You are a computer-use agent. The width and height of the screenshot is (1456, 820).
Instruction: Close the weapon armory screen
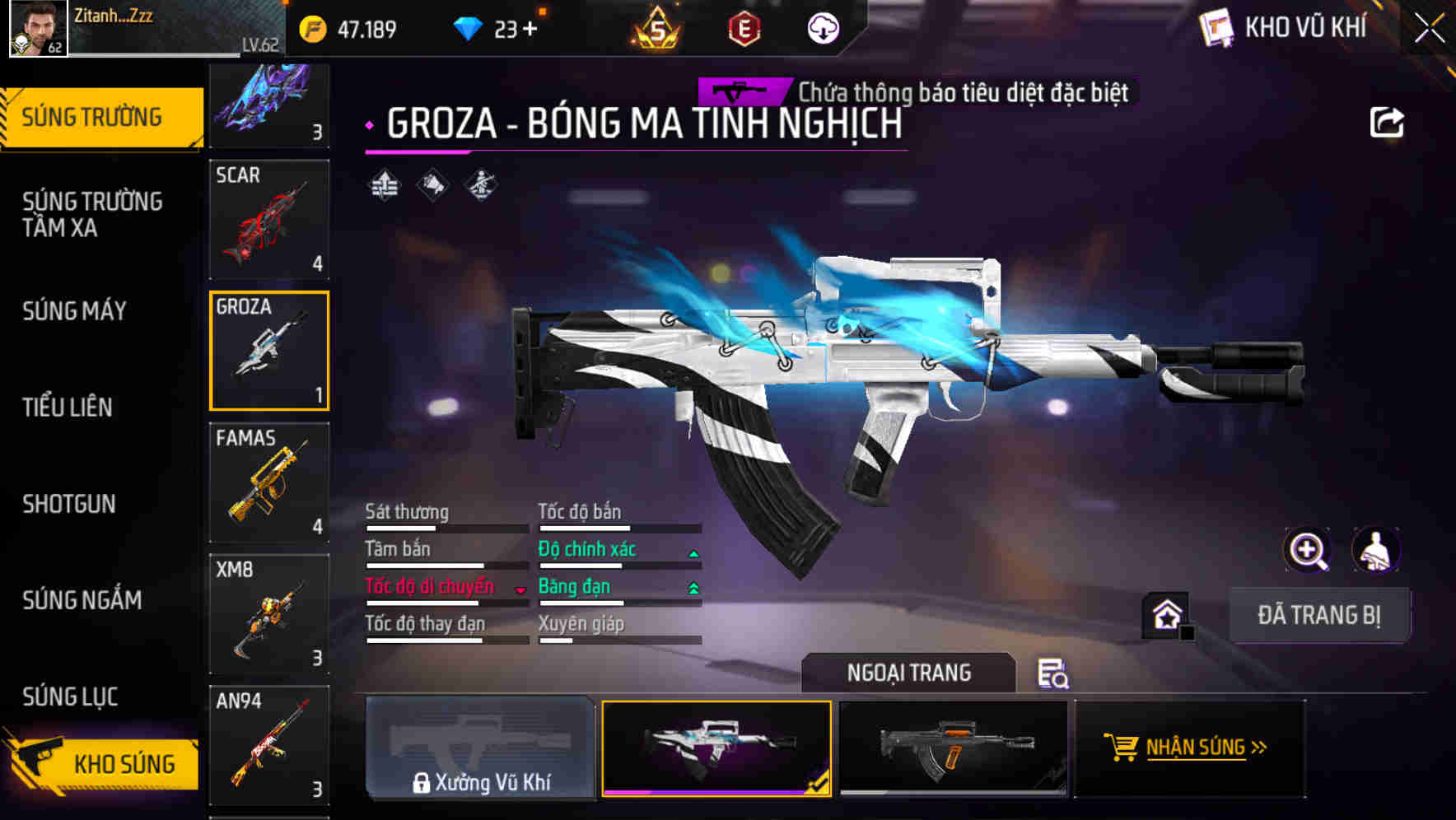(1429, 29)
